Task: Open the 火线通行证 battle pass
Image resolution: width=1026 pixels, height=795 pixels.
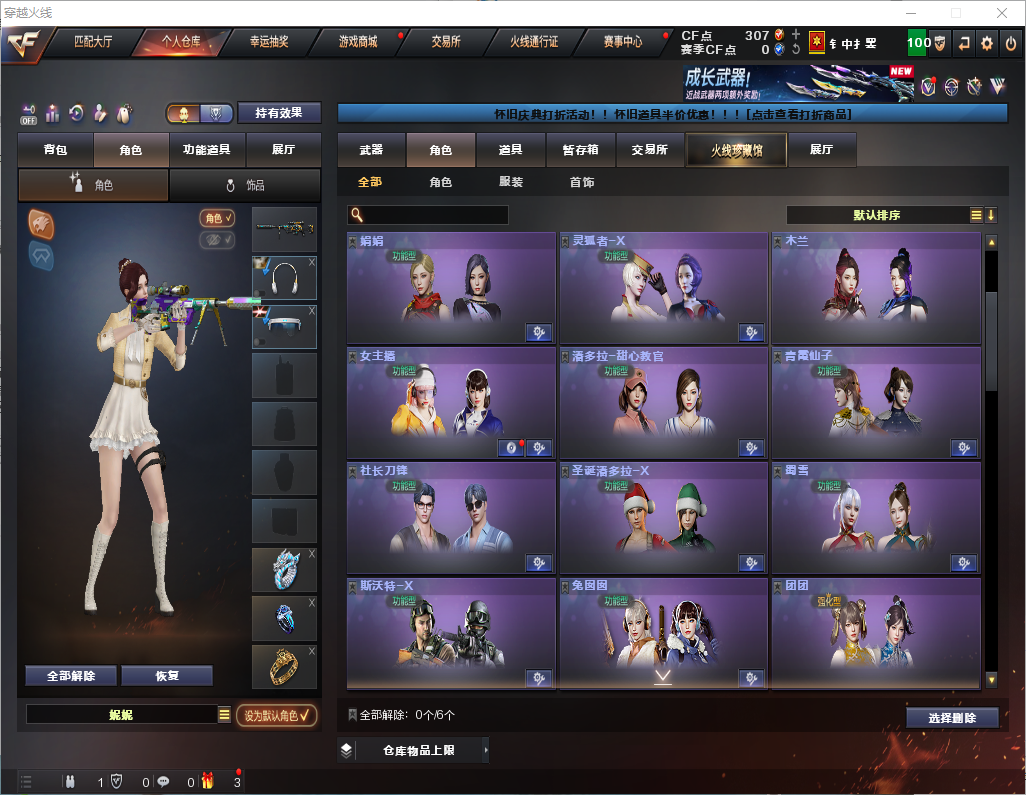Action: point(534,42)
